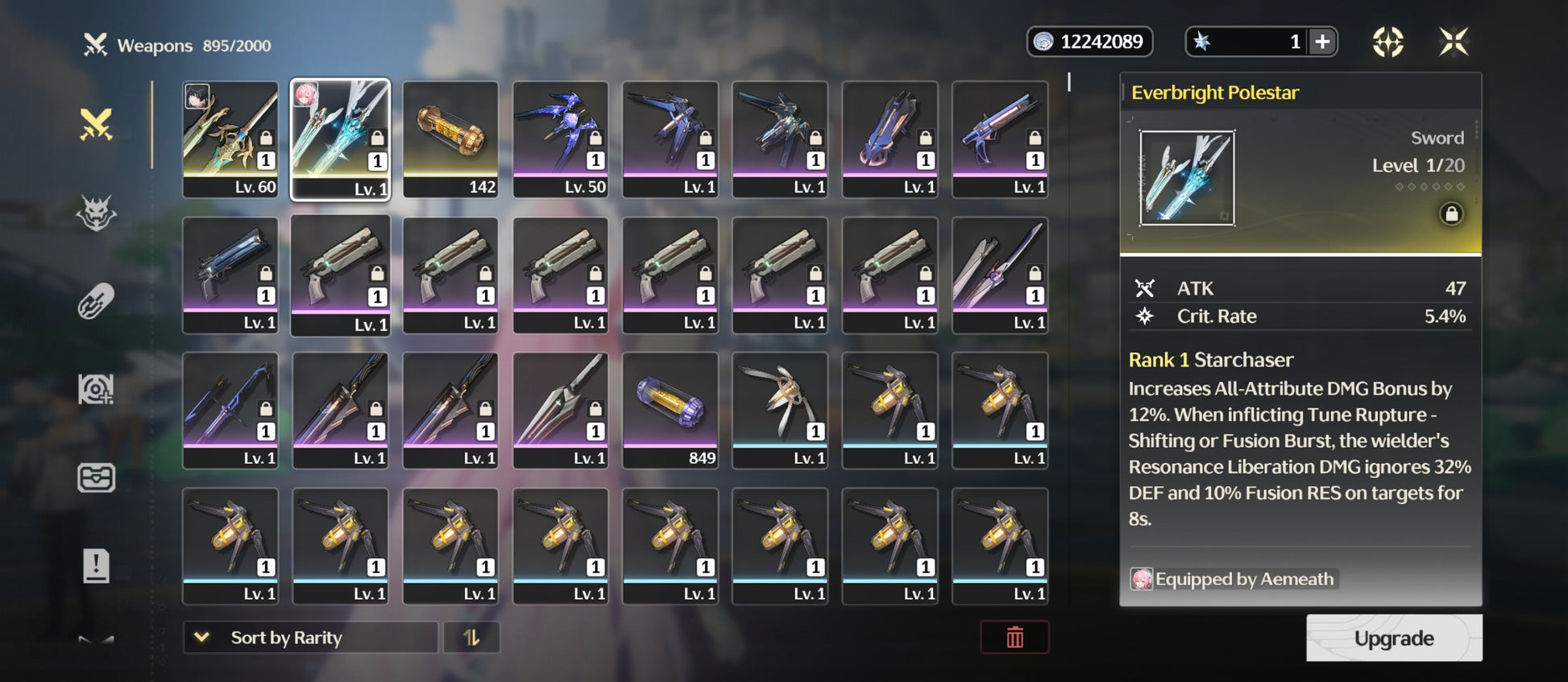Choose the gold tube item with 142 count
Screen dimensions: 1568x682
tap(450, 138)
